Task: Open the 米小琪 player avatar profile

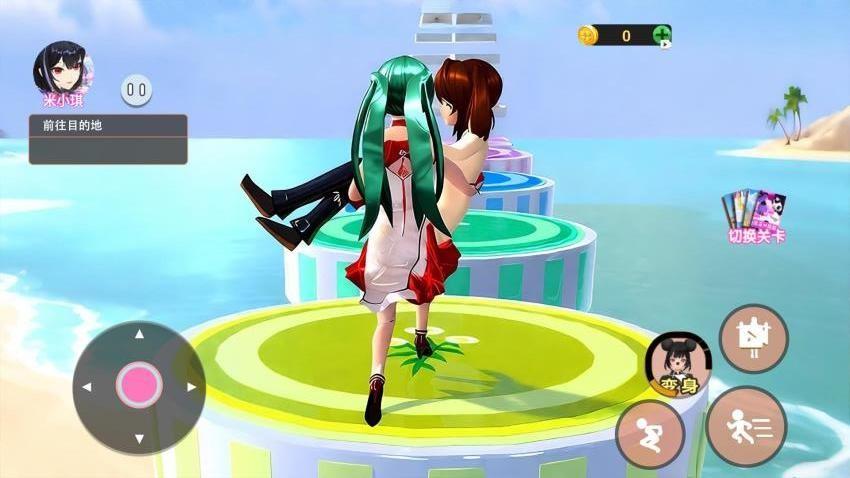Action: pos(63,68)
